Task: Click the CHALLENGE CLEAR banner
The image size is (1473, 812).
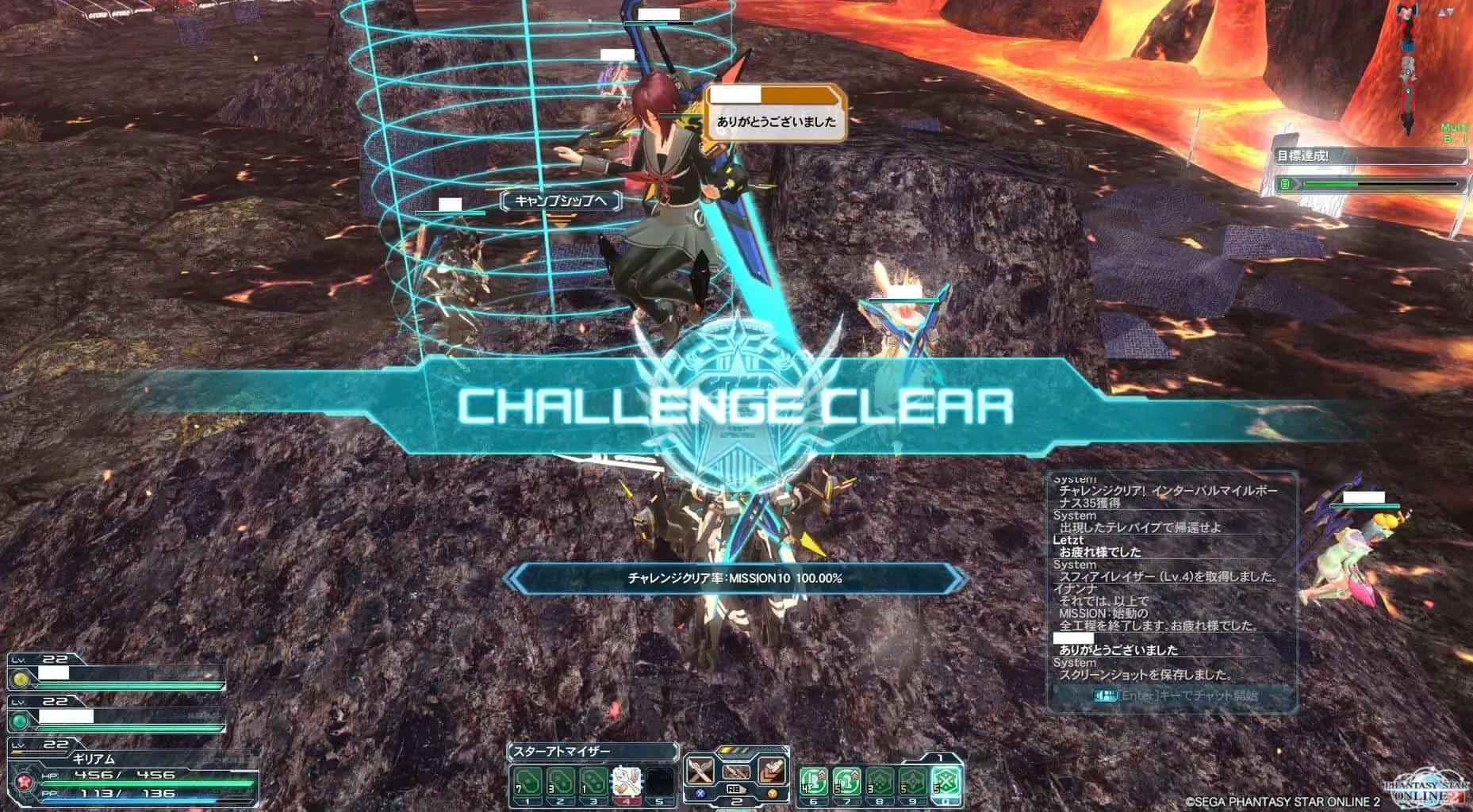Action: pos(735,406)
